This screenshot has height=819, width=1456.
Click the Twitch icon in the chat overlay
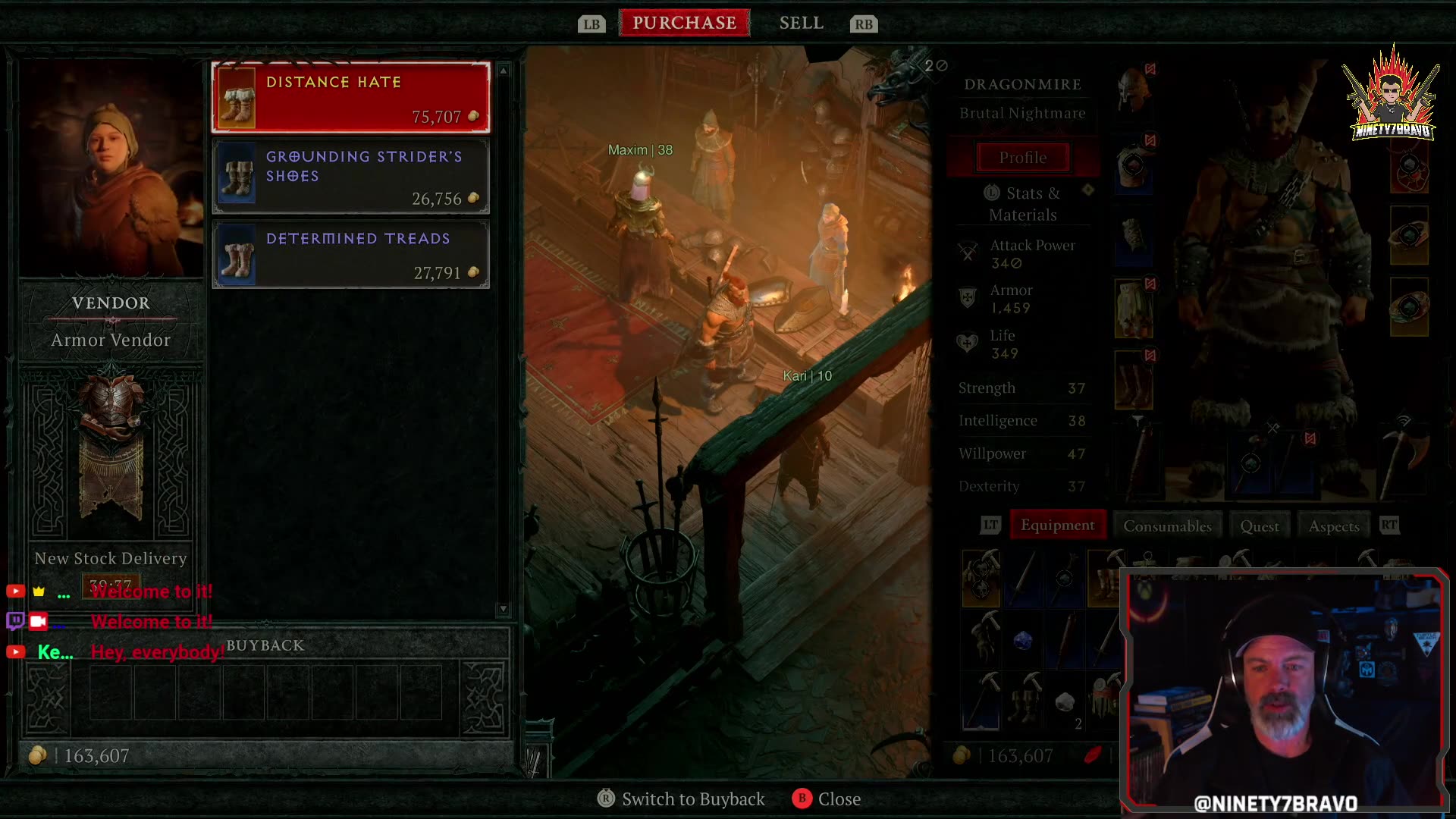14,621
